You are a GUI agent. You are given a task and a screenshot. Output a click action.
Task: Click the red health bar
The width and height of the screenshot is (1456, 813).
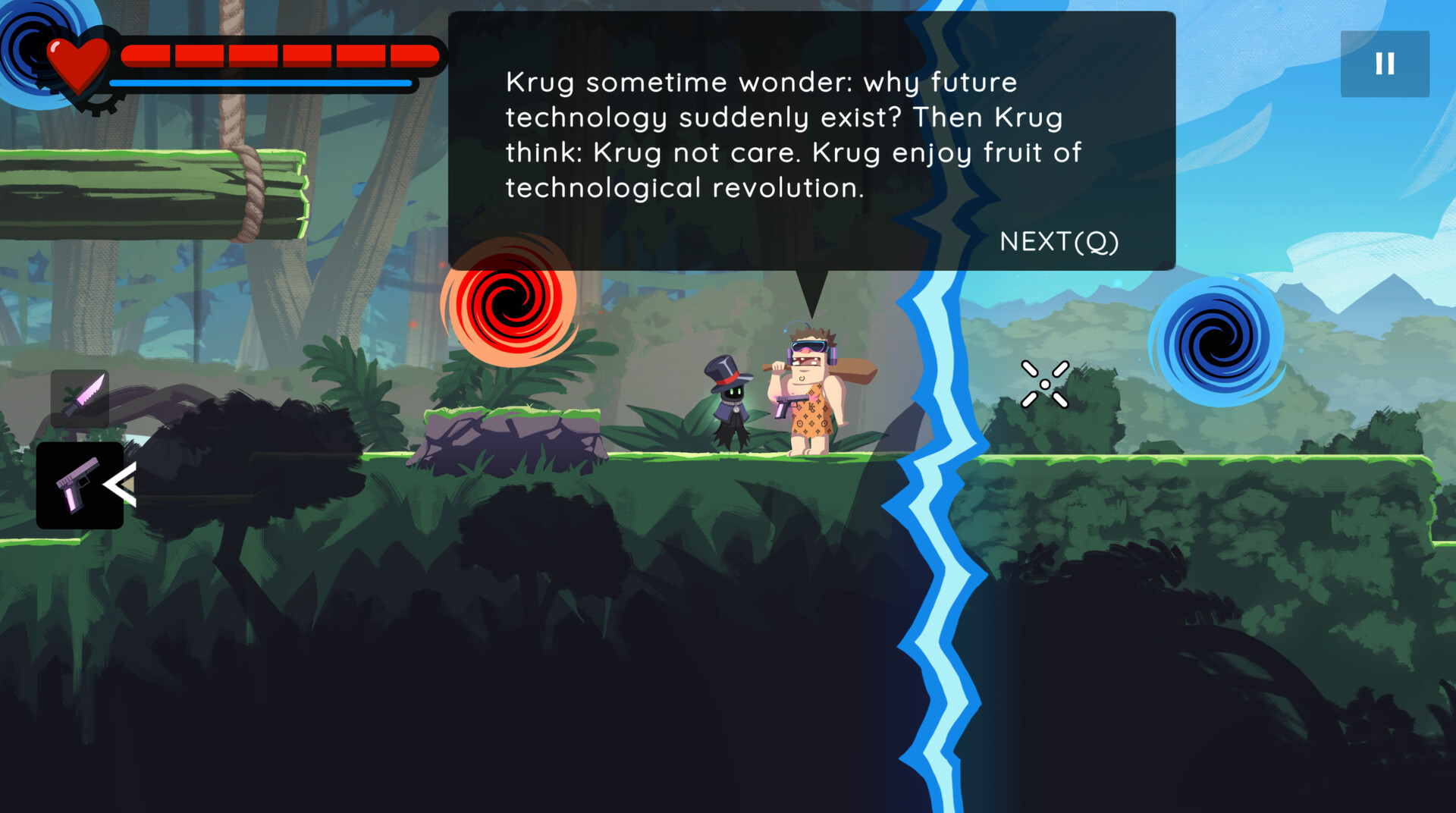281,53
